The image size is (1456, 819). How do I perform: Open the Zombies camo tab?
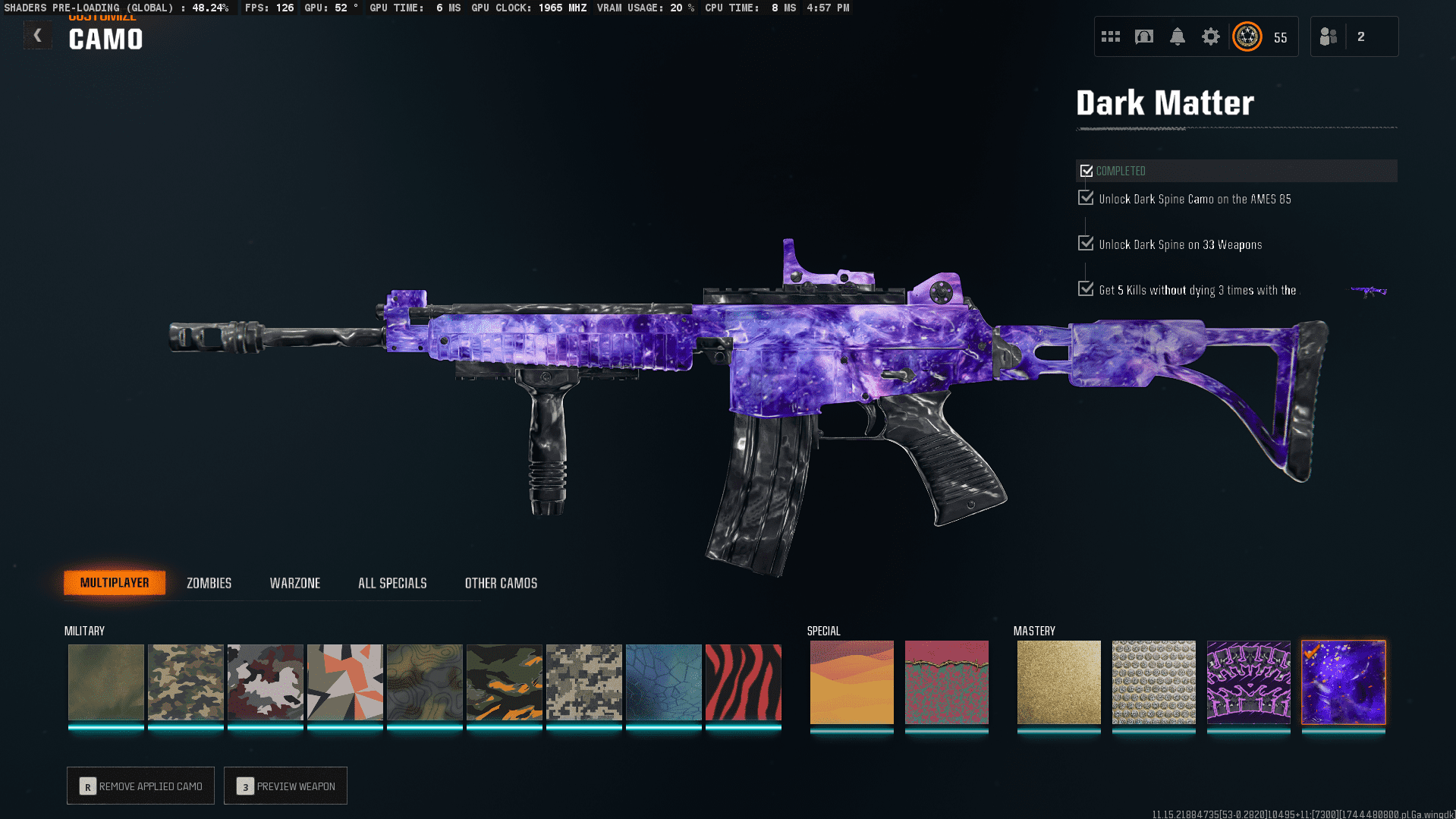point(209,583)
